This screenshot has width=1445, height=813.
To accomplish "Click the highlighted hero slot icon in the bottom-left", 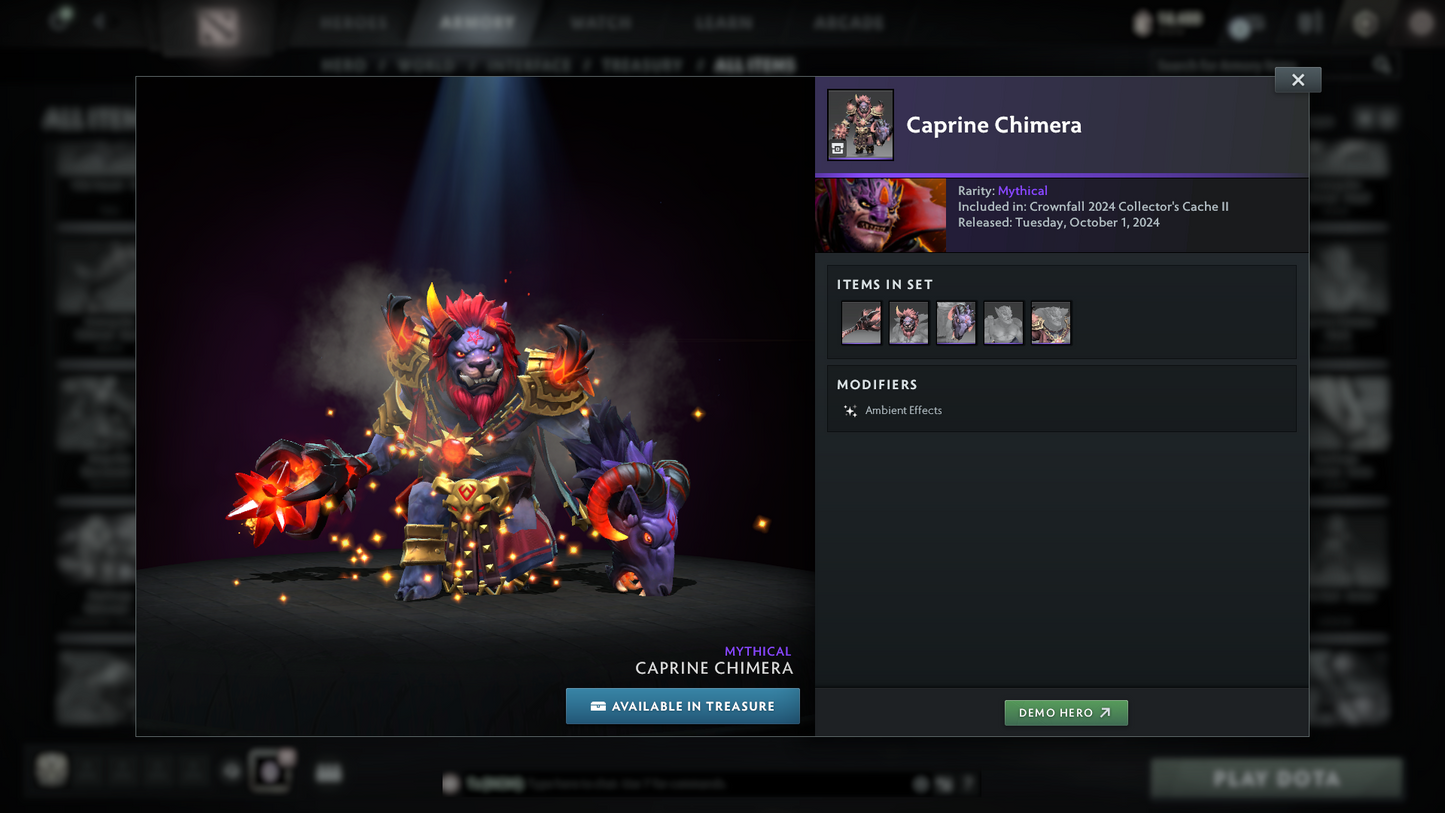I will point(271,770).
